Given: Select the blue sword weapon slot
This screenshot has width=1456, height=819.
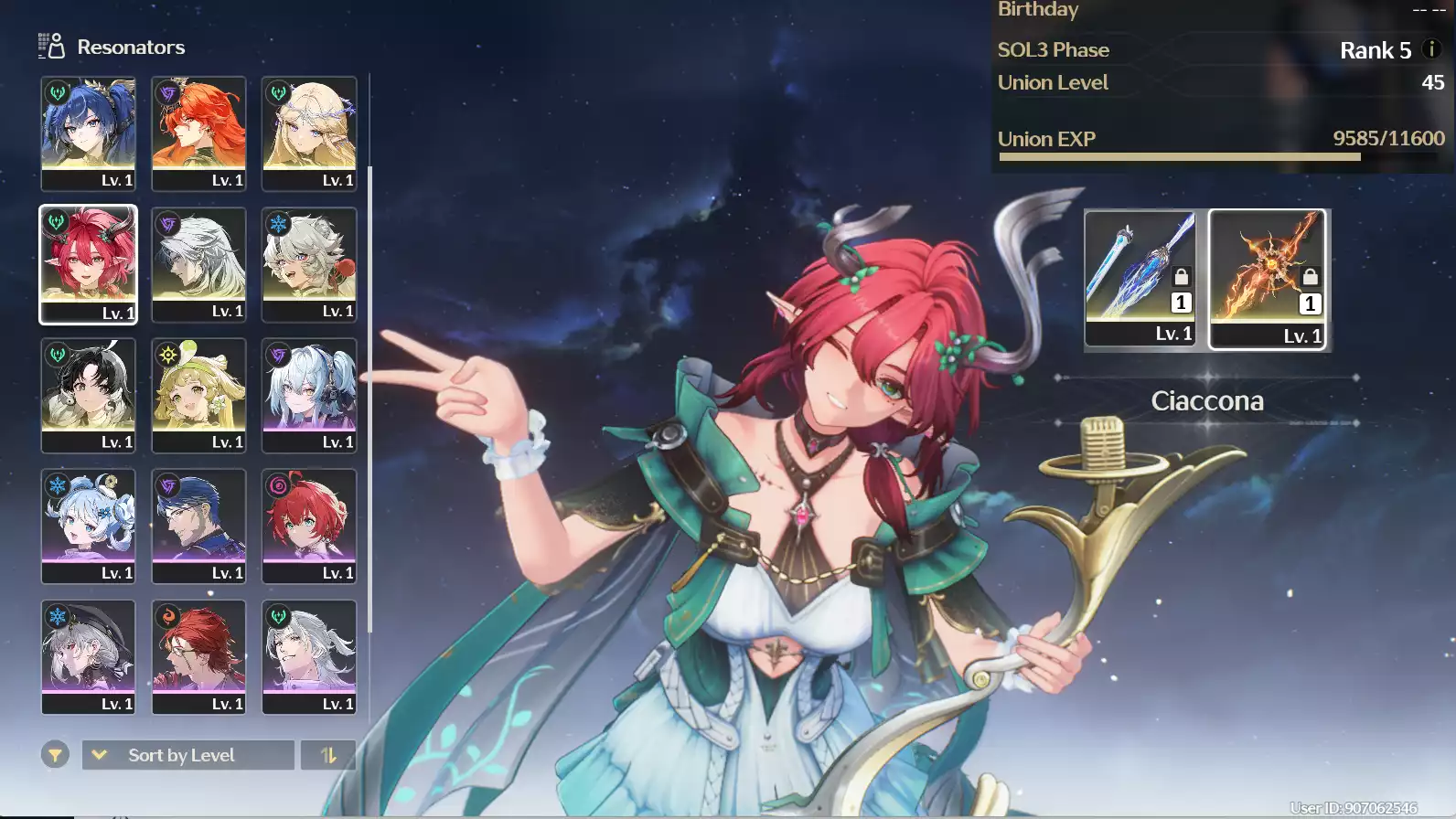Looking at the screenshot, I should coord(1140,278).
